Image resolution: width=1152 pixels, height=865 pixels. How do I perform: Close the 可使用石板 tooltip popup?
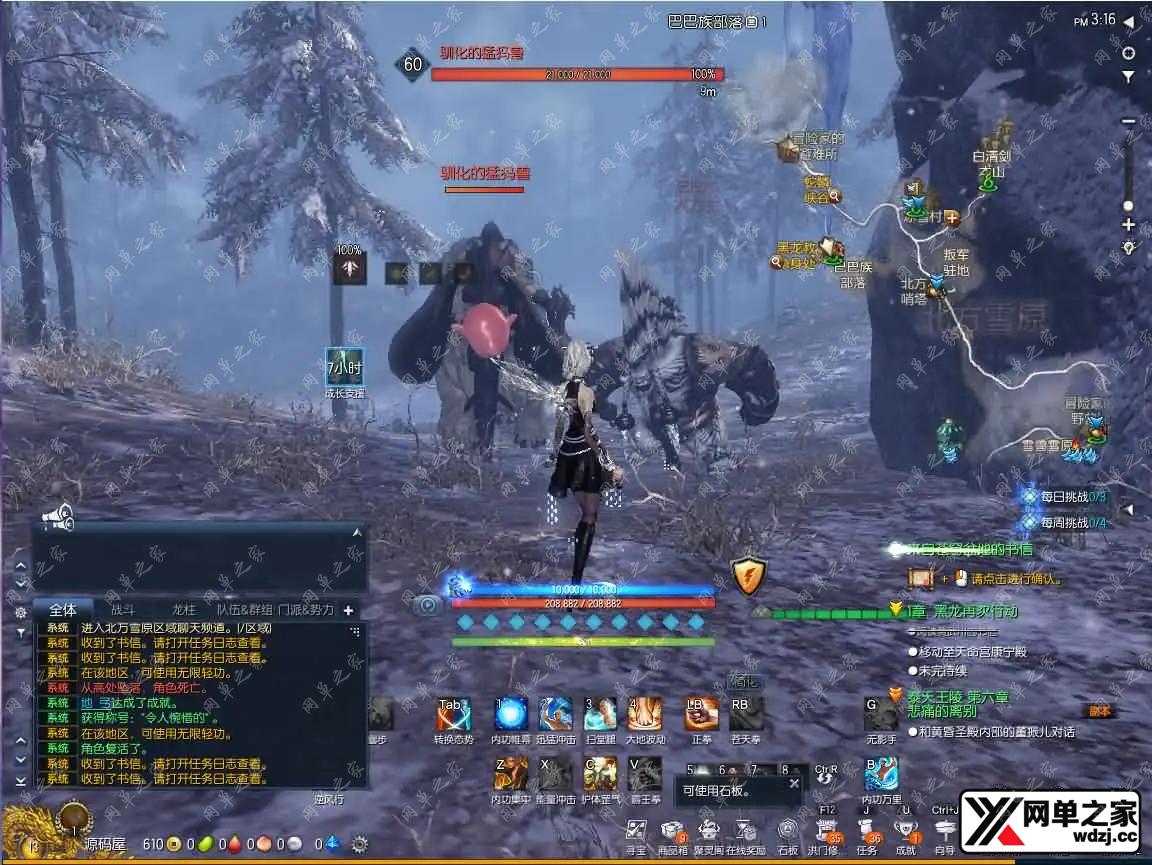click(x=794, y=783)
